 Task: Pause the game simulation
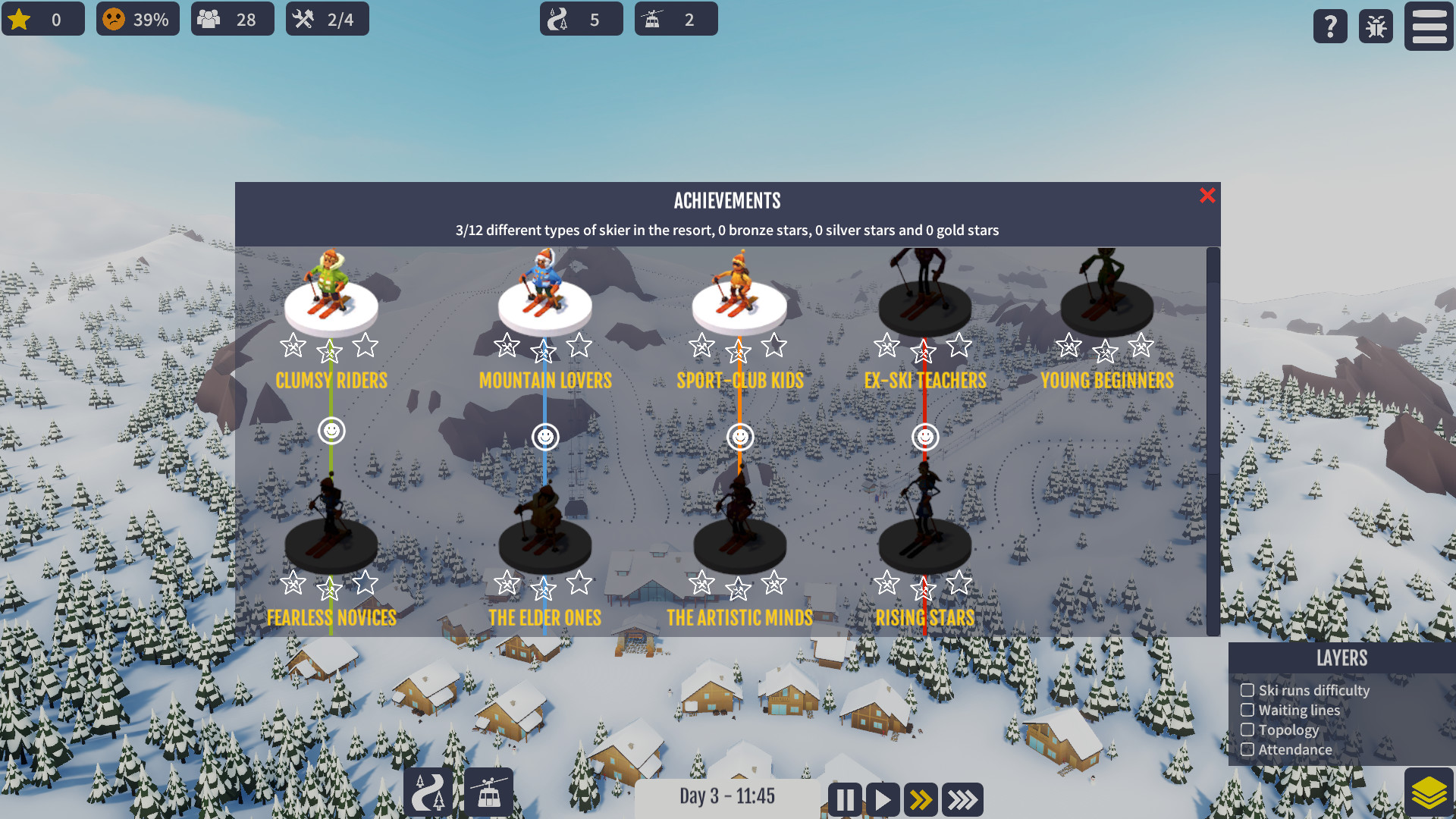(x=844, y=799)
